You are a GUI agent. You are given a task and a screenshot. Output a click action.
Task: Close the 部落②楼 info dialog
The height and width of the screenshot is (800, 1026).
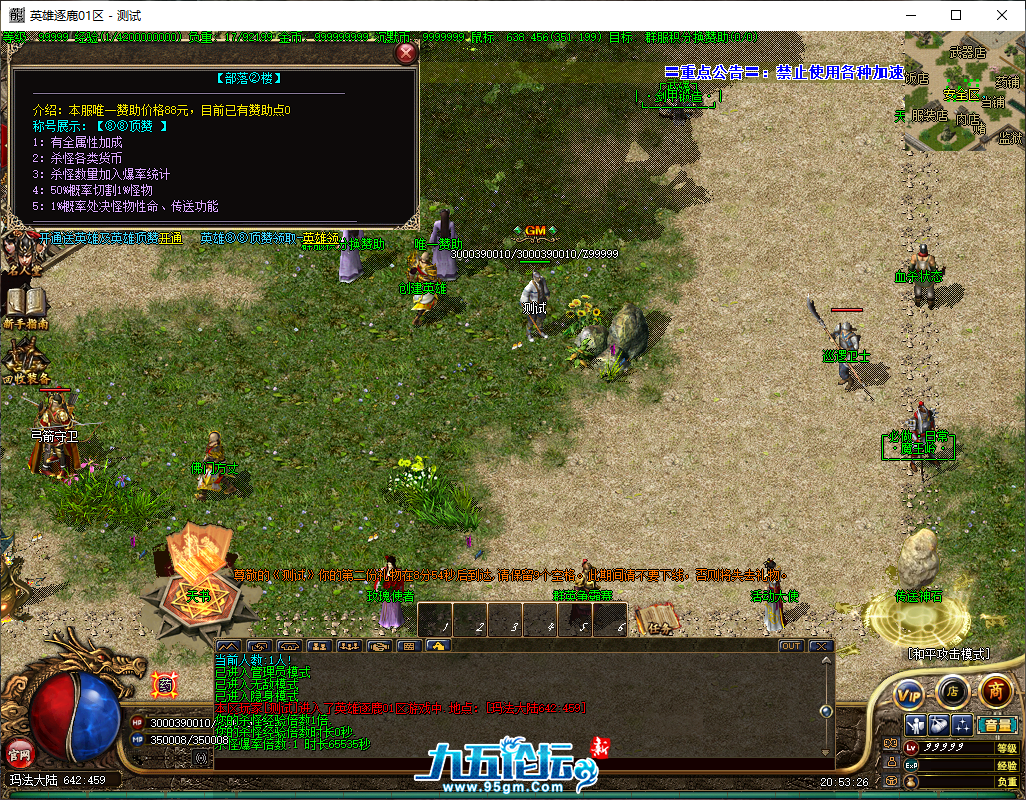[406, 54]
